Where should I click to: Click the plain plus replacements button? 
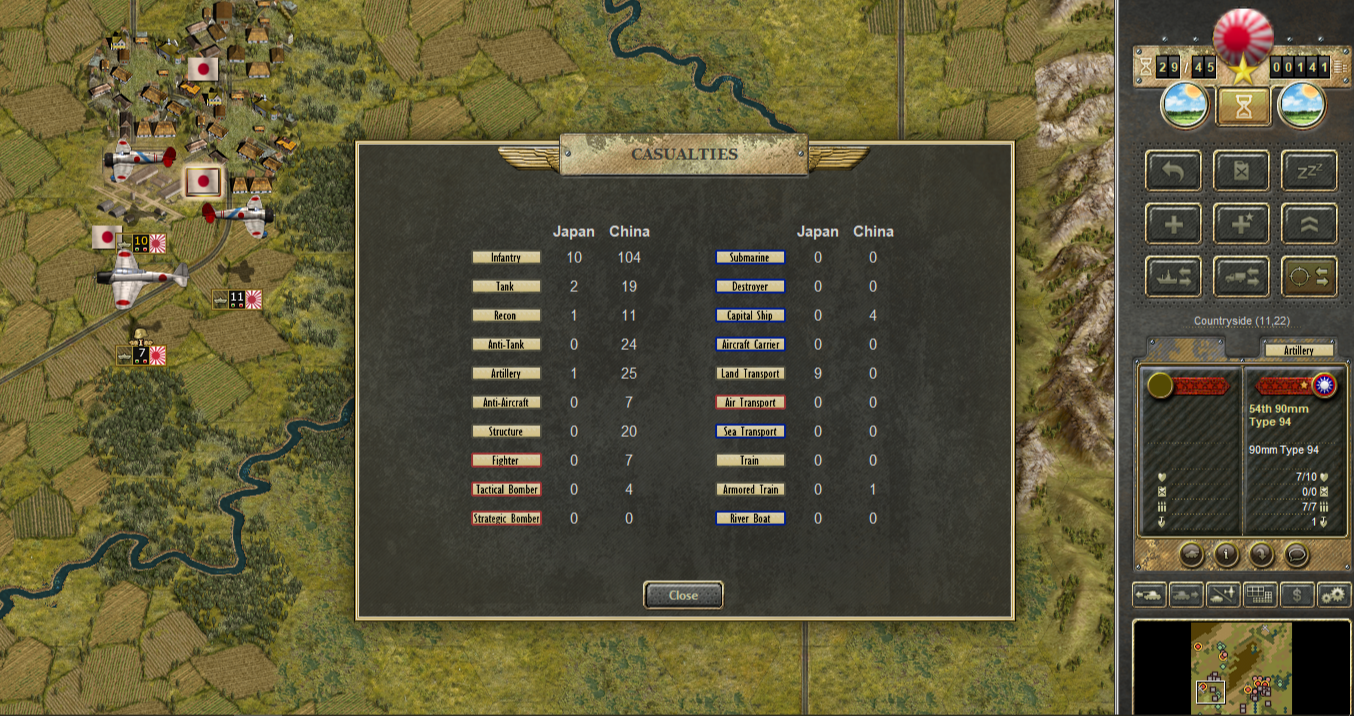click(1174, 224)
